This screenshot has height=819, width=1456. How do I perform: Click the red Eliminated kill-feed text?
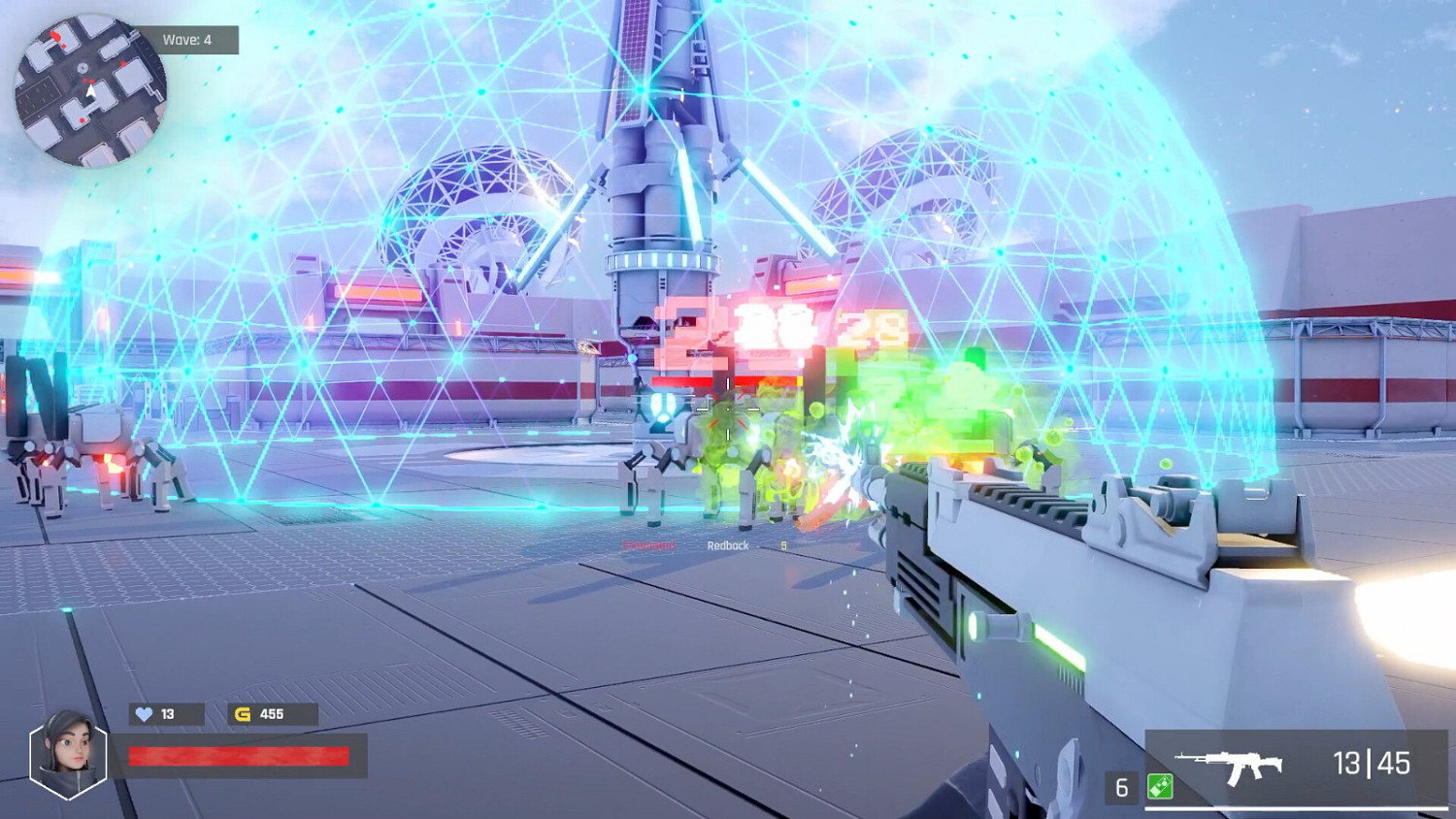[648, 543]
